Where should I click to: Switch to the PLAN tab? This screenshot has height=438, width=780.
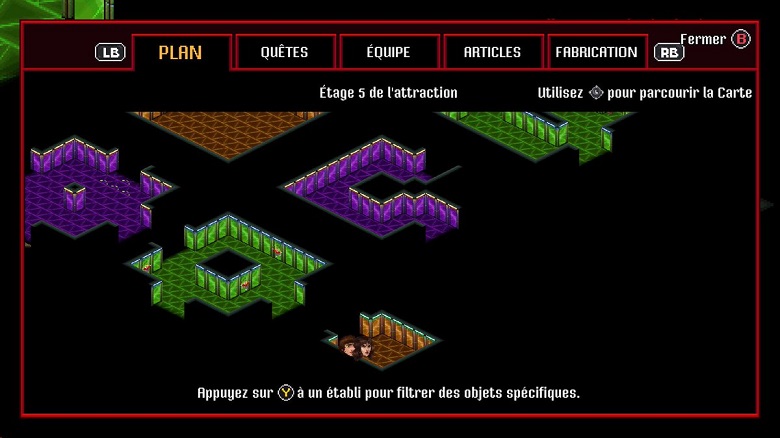tap(181, 52)
